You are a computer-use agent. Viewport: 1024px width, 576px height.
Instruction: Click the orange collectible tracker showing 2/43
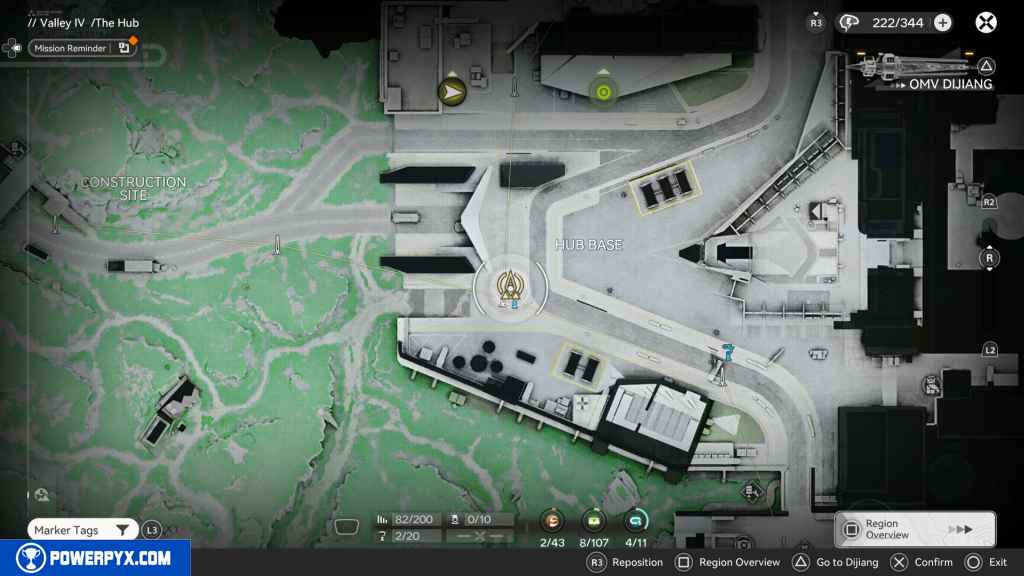pyautogui.click(x=552, y=521)
